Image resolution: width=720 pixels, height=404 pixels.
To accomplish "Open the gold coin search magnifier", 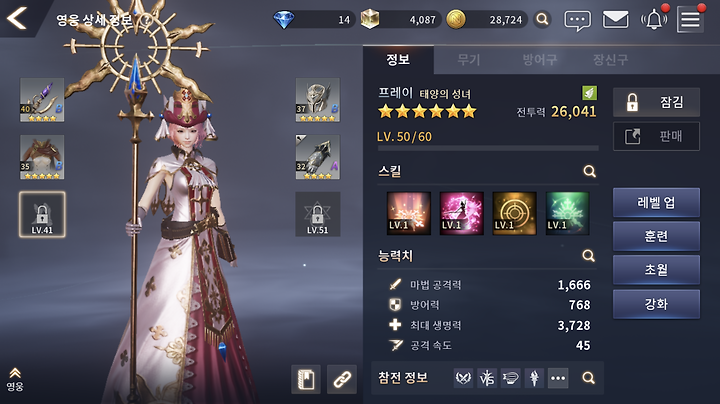I will (x=542, y=19).
